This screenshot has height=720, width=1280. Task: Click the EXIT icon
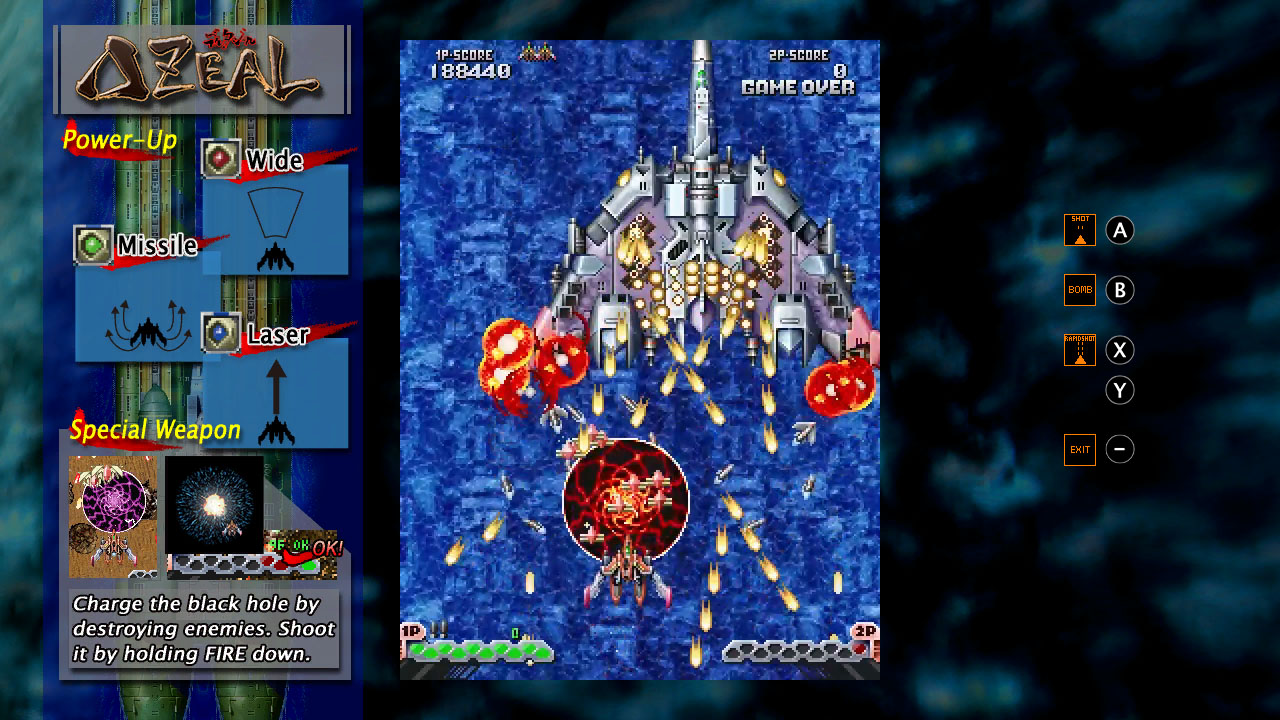[1079, 449]
